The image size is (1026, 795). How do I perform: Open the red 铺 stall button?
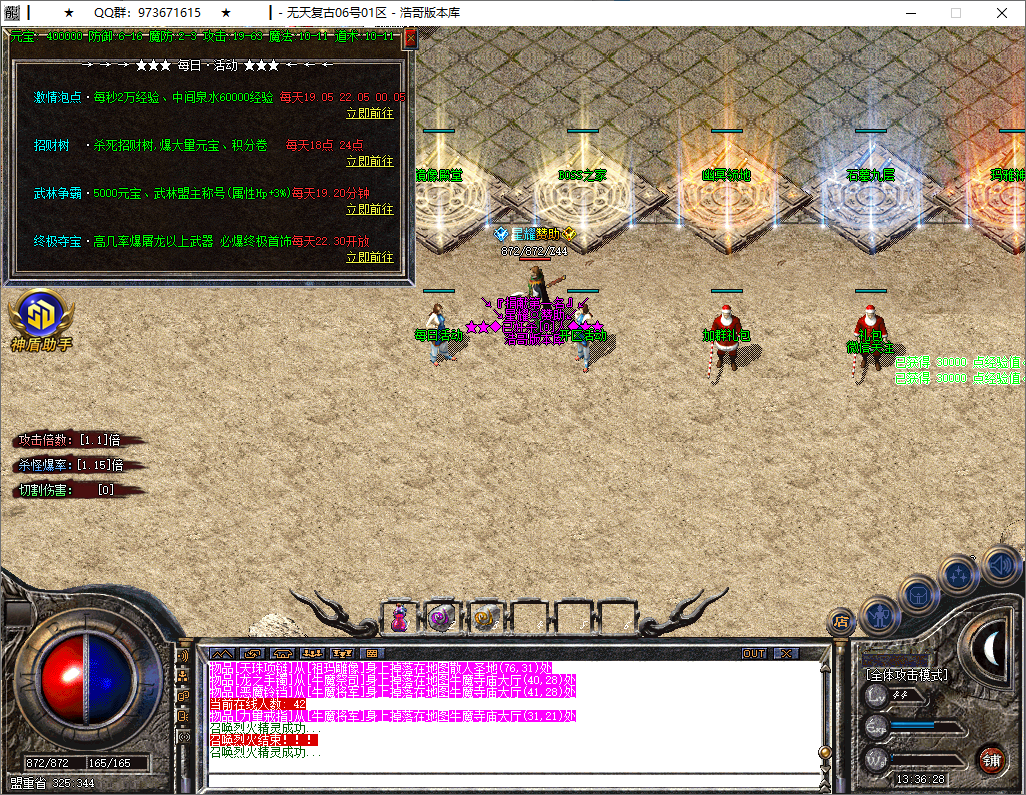click(x=991, y=759)
